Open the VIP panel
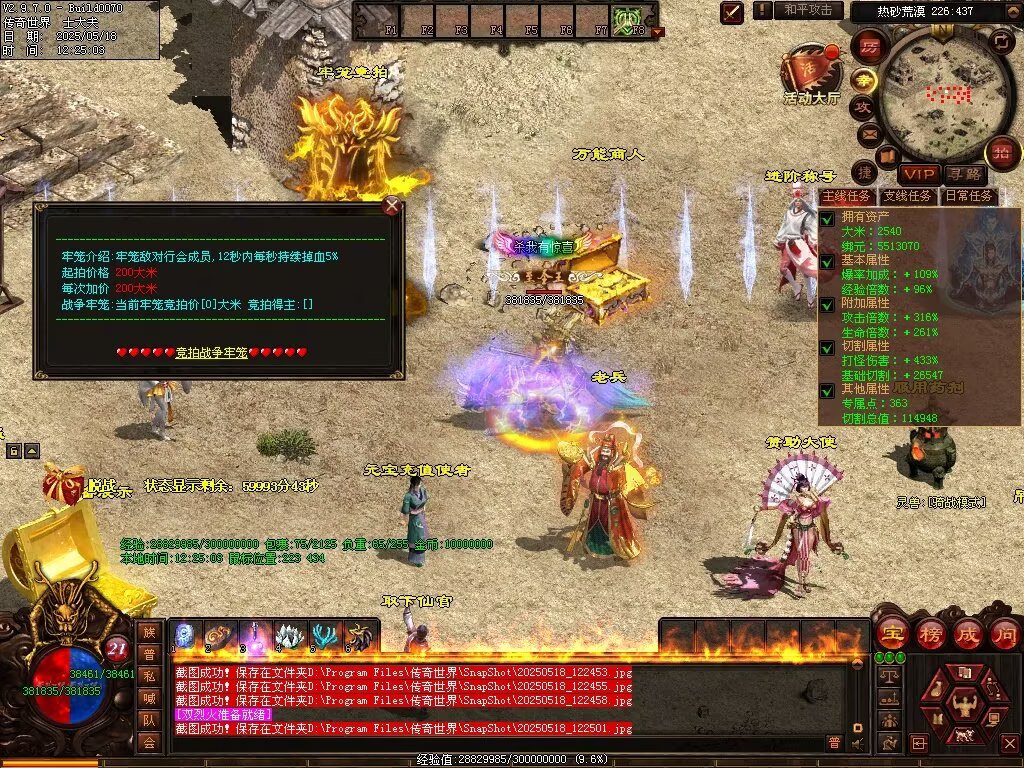The width and height of the screenshot is (1024, 768). [x=918, y=174]
